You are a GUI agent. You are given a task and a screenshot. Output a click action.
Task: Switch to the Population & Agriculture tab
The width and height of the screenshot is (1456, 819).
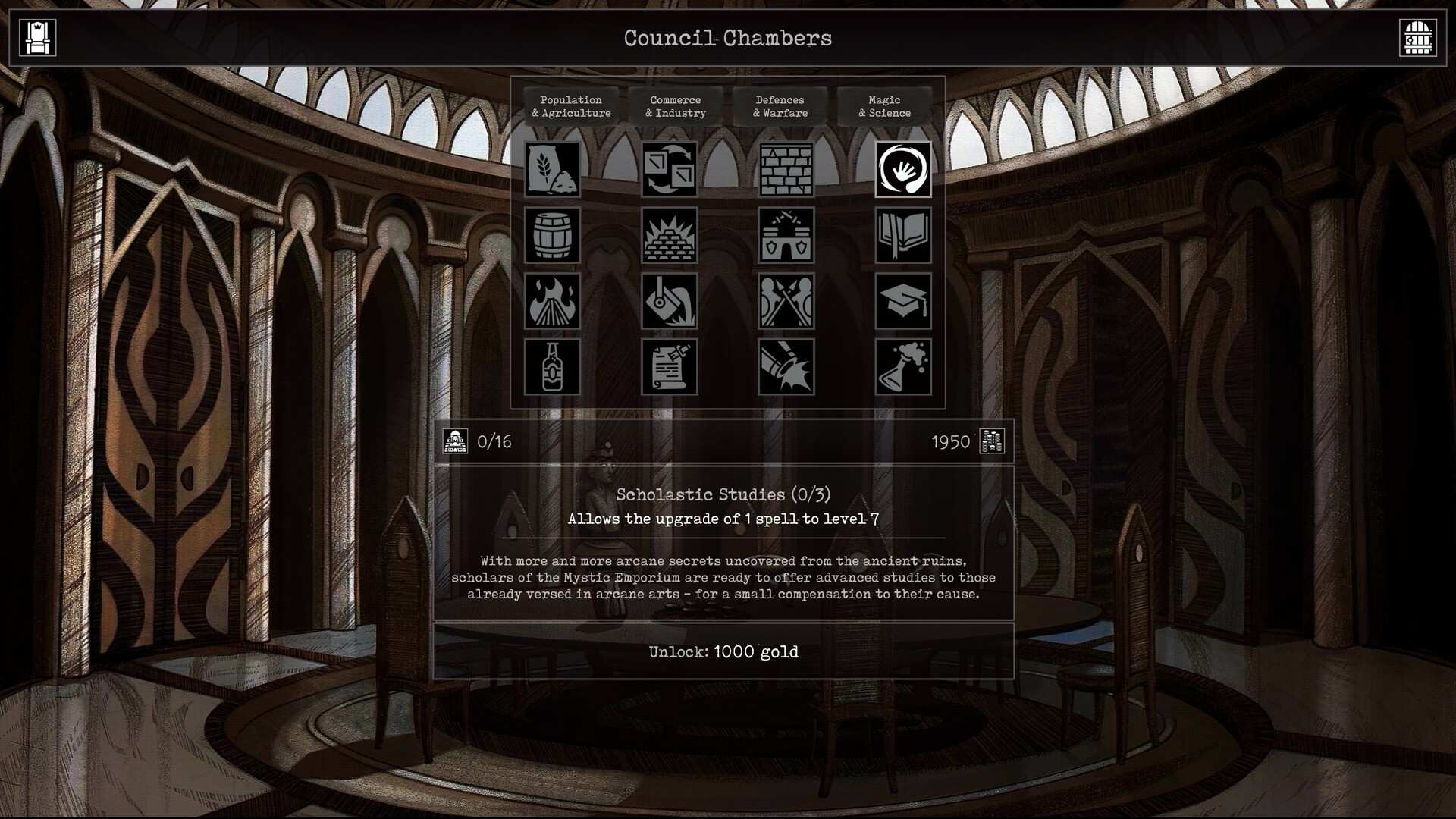pos(571,106)
